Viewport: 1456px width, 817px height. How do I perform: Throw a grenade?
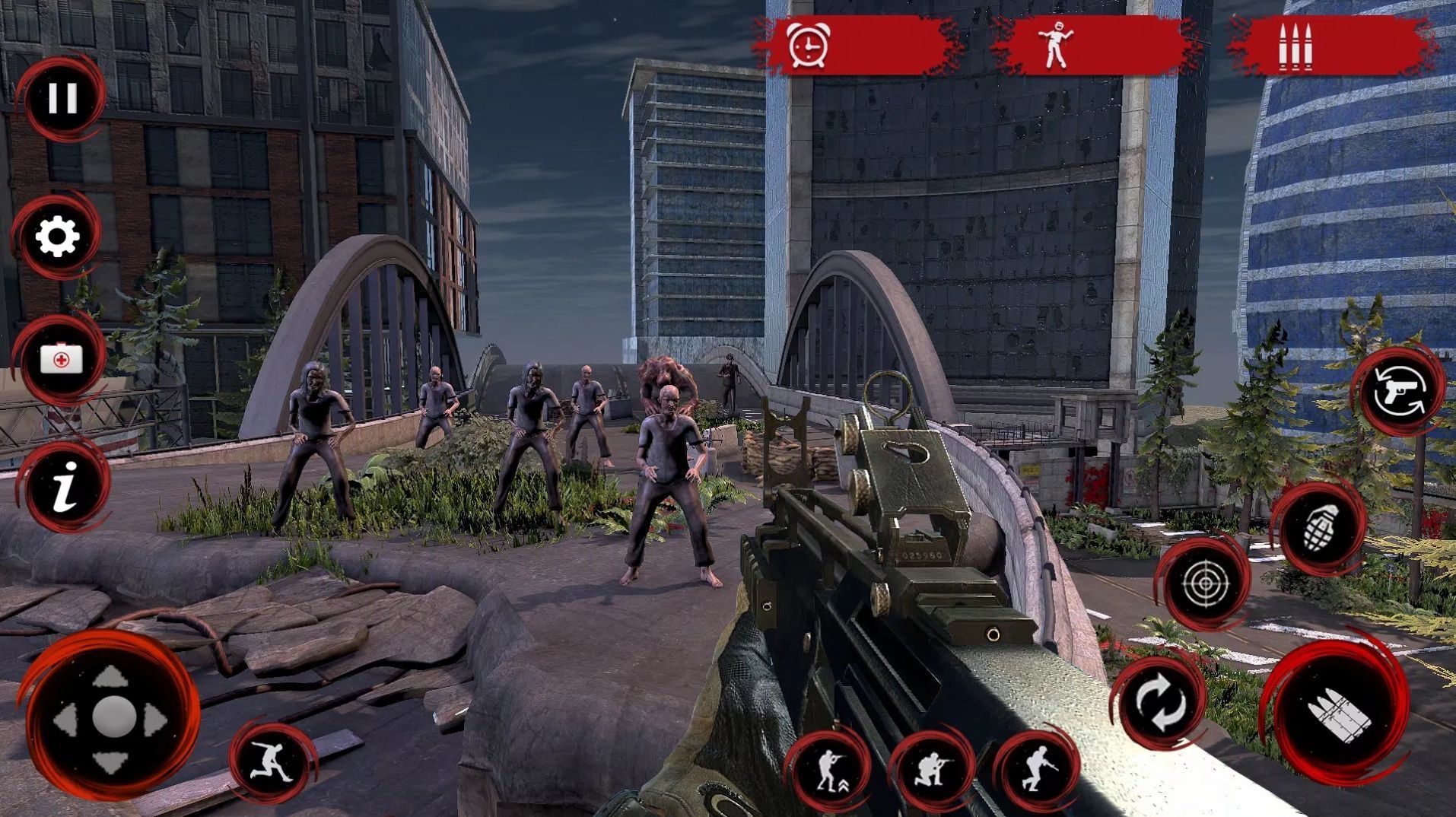pyautogui.click(x=1321, y=526)
